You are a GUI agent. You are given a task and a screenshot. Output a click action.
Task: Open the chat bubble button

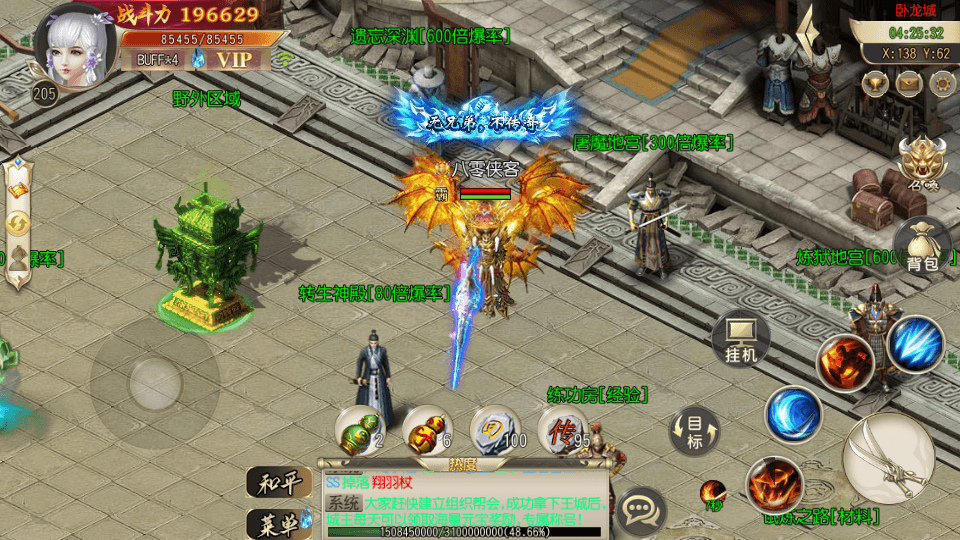pyautogui.click(x=640, y=512)
